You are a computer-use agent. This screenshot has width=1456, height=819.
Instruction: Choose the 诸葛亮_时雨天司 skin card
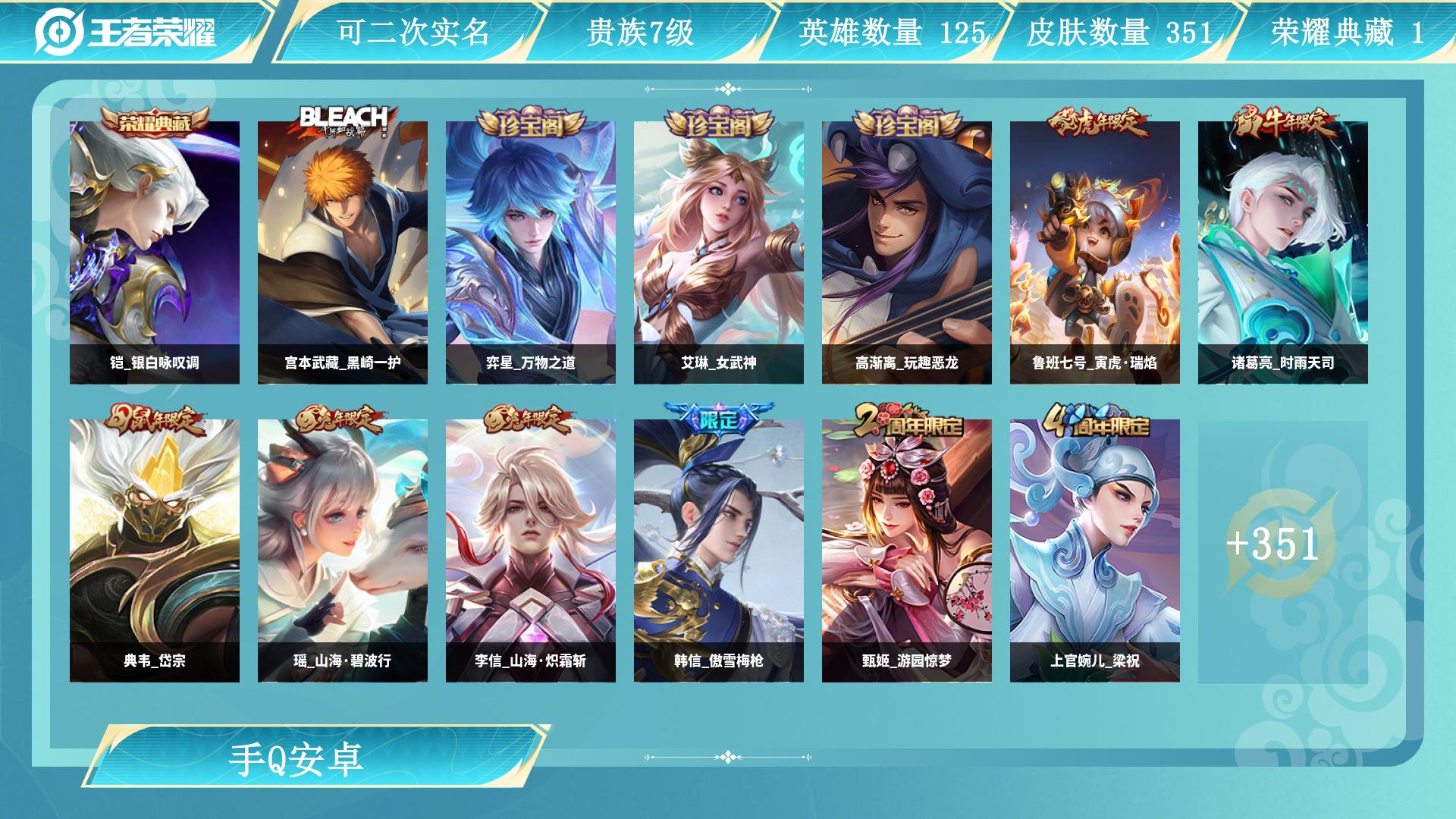point(1283,253)
